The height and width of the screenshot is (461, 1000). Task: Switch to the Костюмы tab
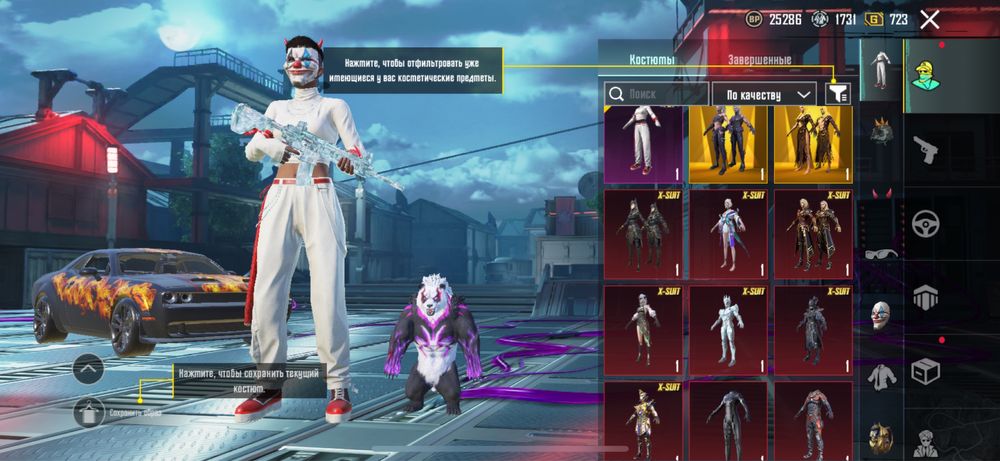pos(651,60)
